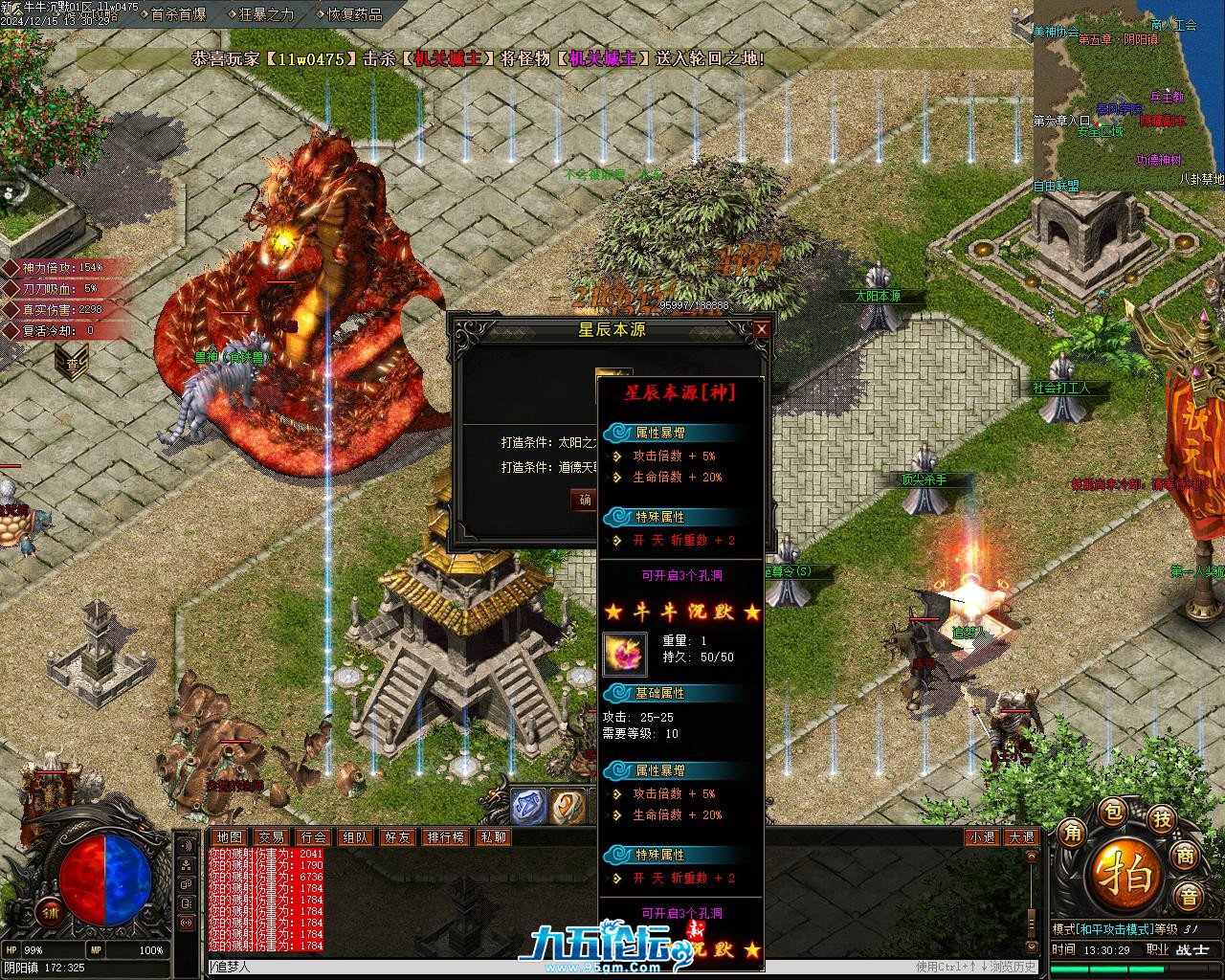Switch to 私聊 private chat
The width and height of the screenshot is (1225, 980).
pos(494,837)
